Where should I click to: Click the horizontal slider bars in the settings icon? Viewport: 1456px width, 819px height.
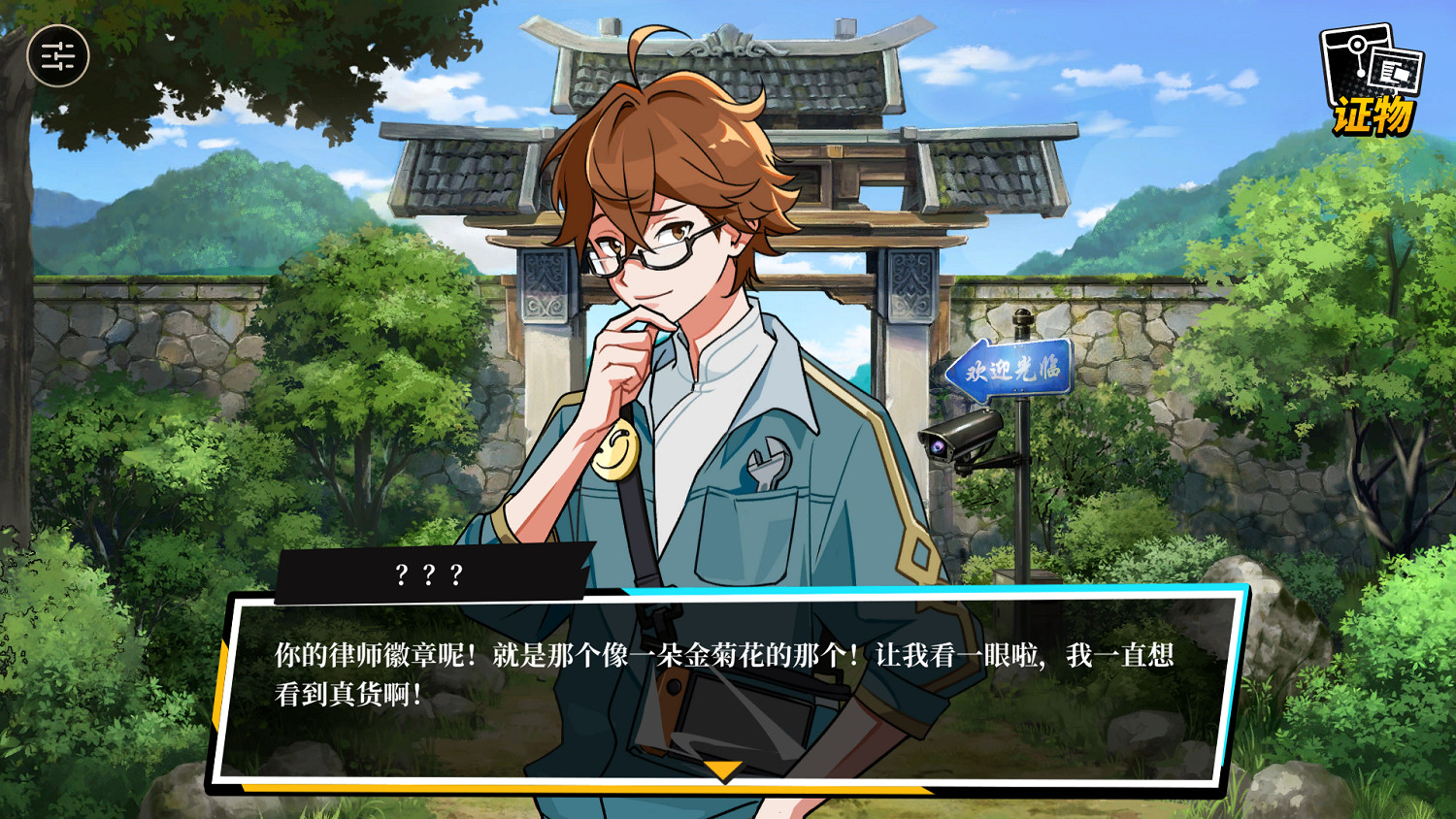pyautogui.click(x=55, y=56)
